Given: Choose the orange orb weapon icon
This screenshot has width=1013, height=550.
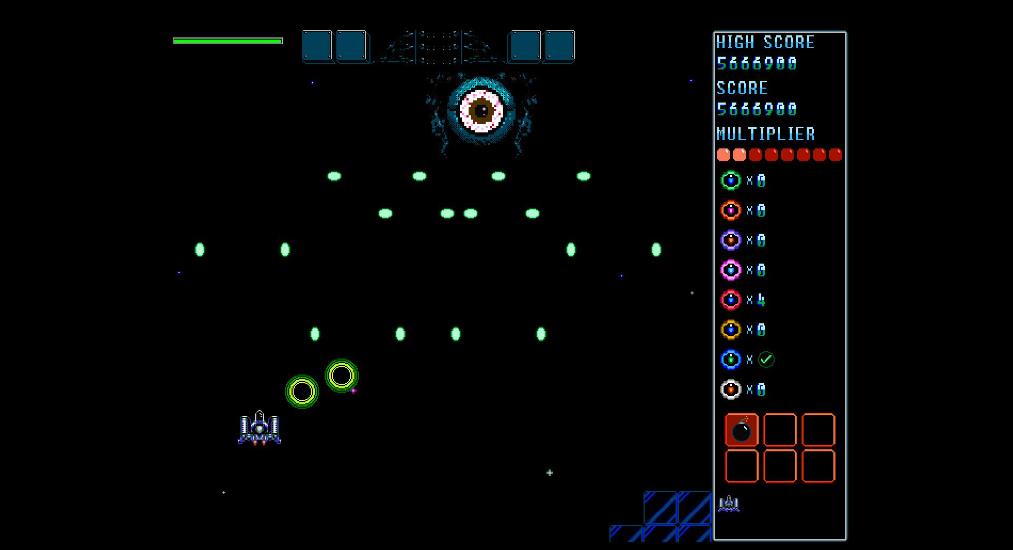Looking at the screenshot, I should [731, 211].
